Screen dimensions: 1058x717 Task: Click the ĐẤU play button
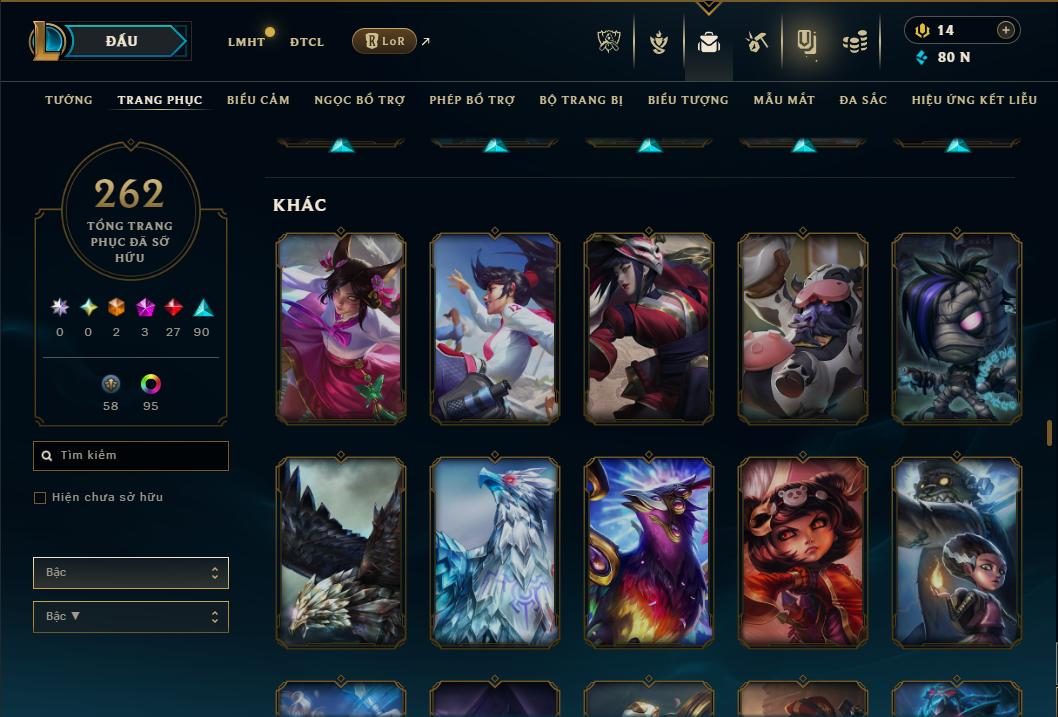pos(121,41)
